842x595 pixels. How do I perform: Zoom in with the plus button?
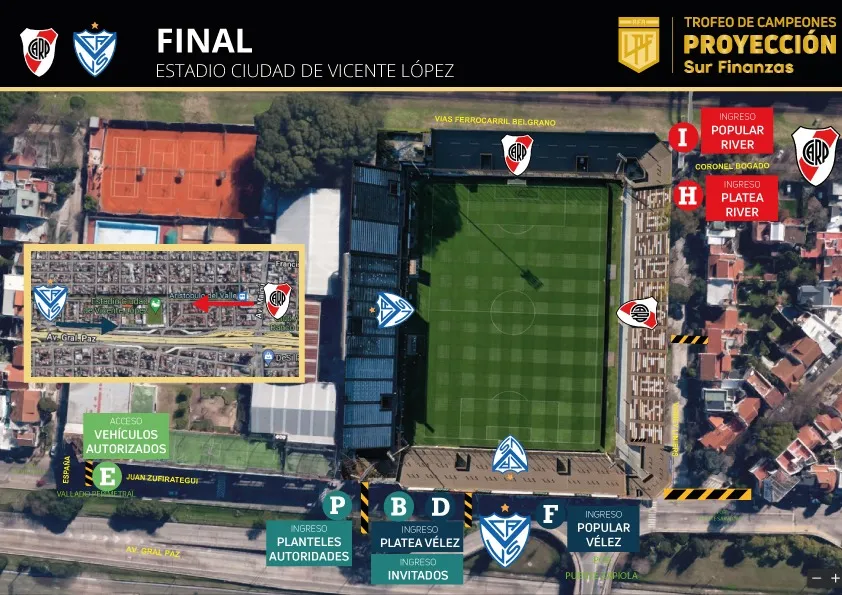point(834,578)
